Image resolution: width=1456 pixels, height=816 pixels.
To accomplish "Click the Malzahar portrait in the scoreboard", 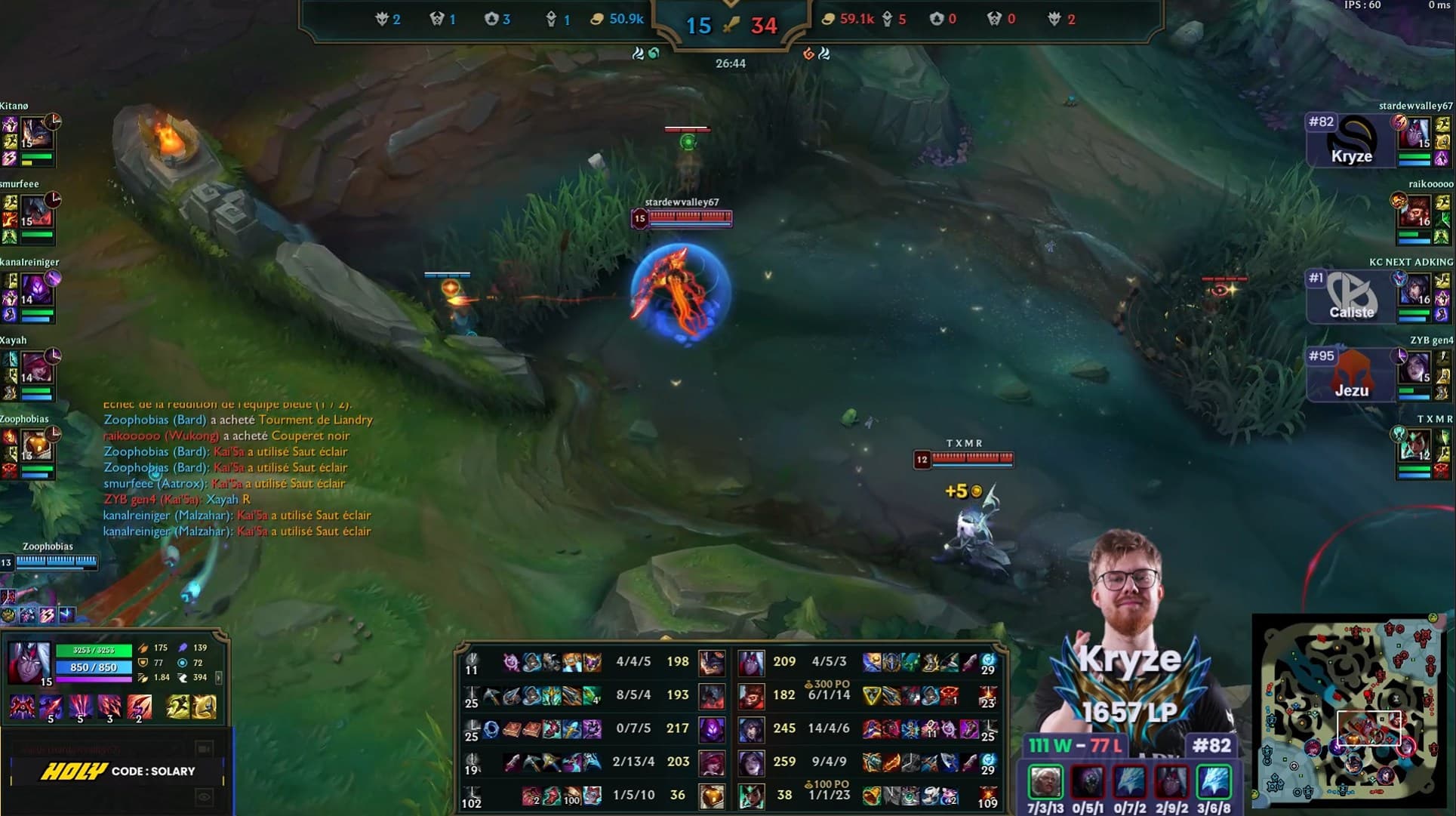I will 713,729.
